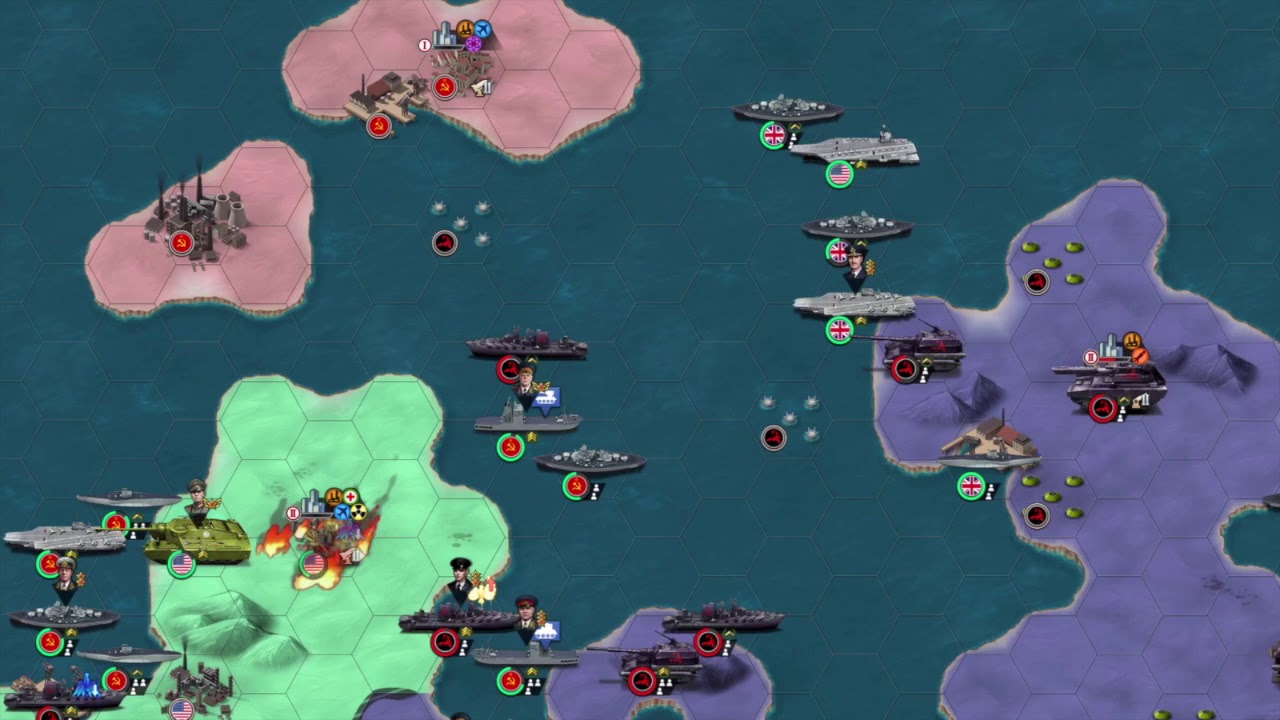Select the Soviet battleship without a general

click(590, 462)
